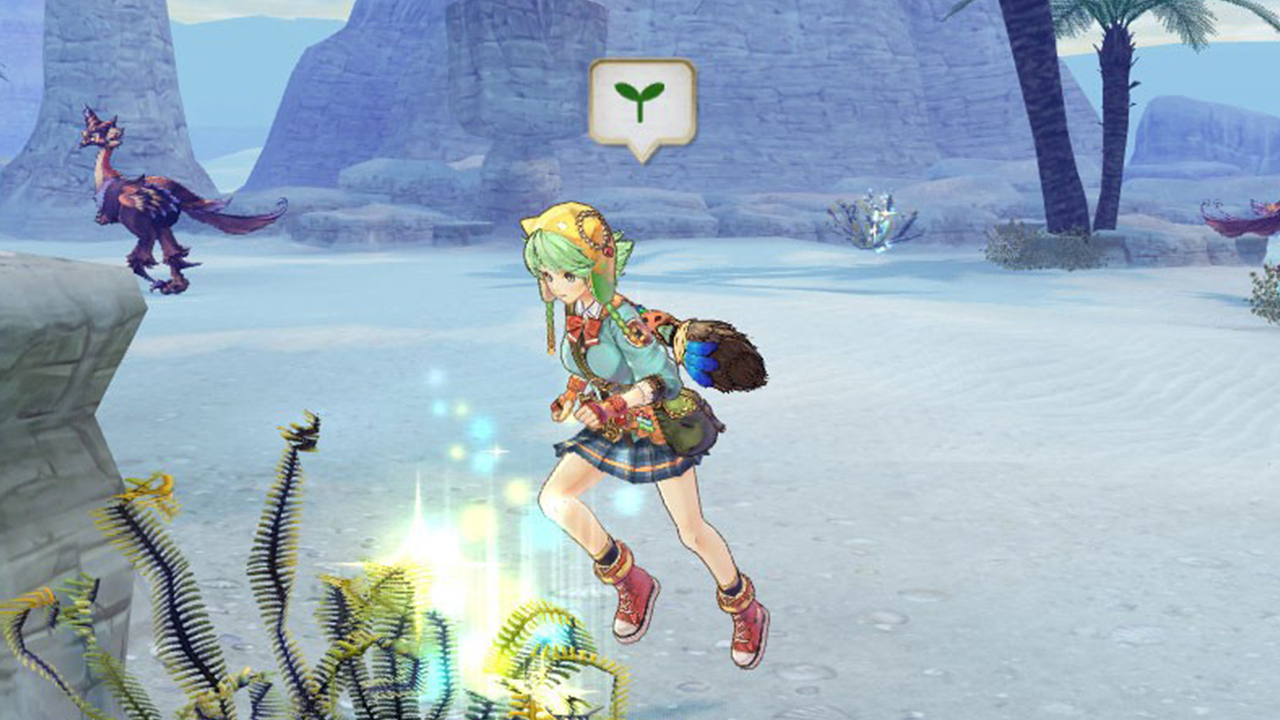Click the sprout gathering prompt bubble
Screen dimensions: 1280x720
[641, 104]
